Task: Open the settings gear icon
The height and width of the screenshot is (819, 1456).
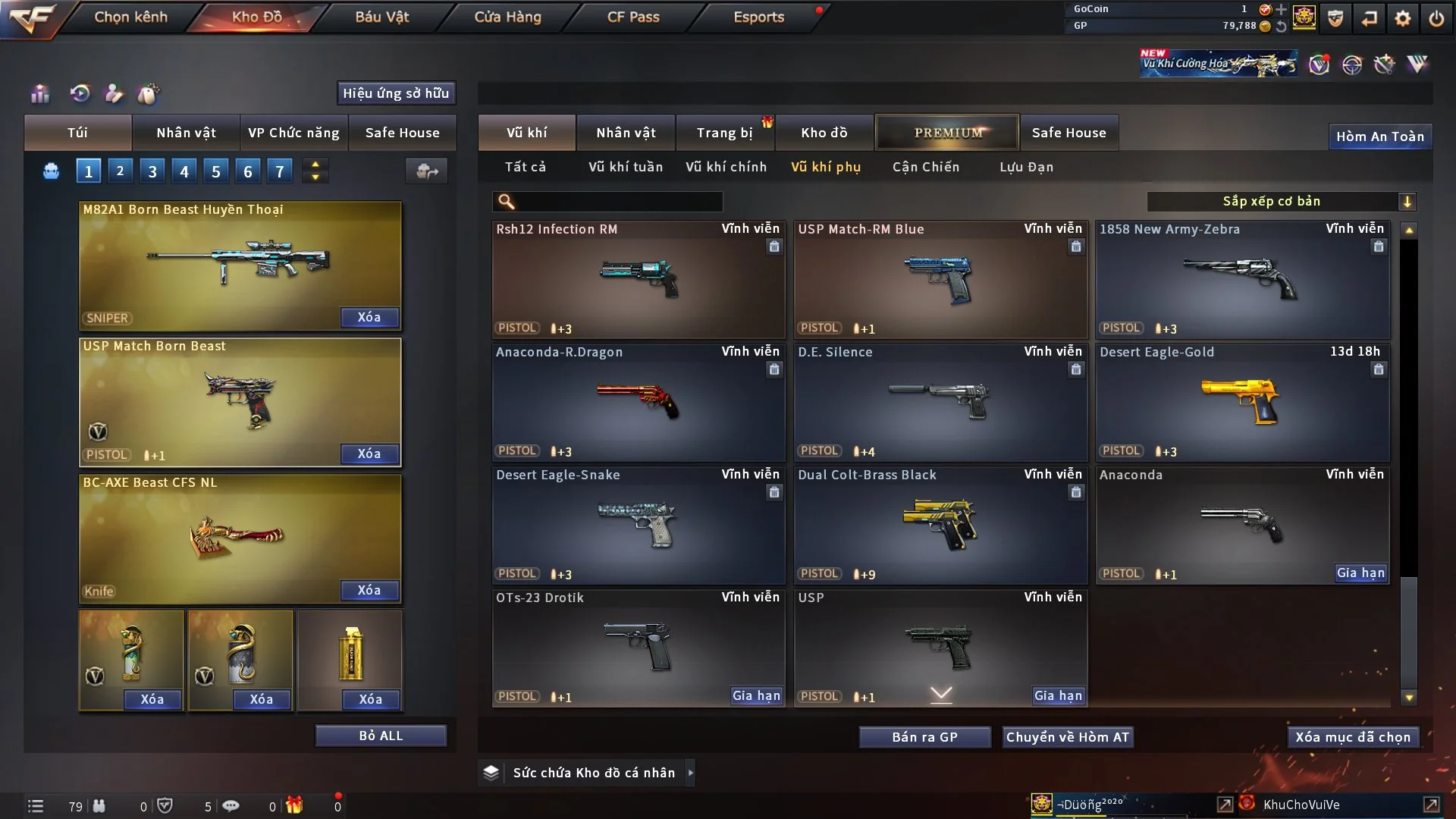Action: pyautogui.click(x=1402, y=18)
